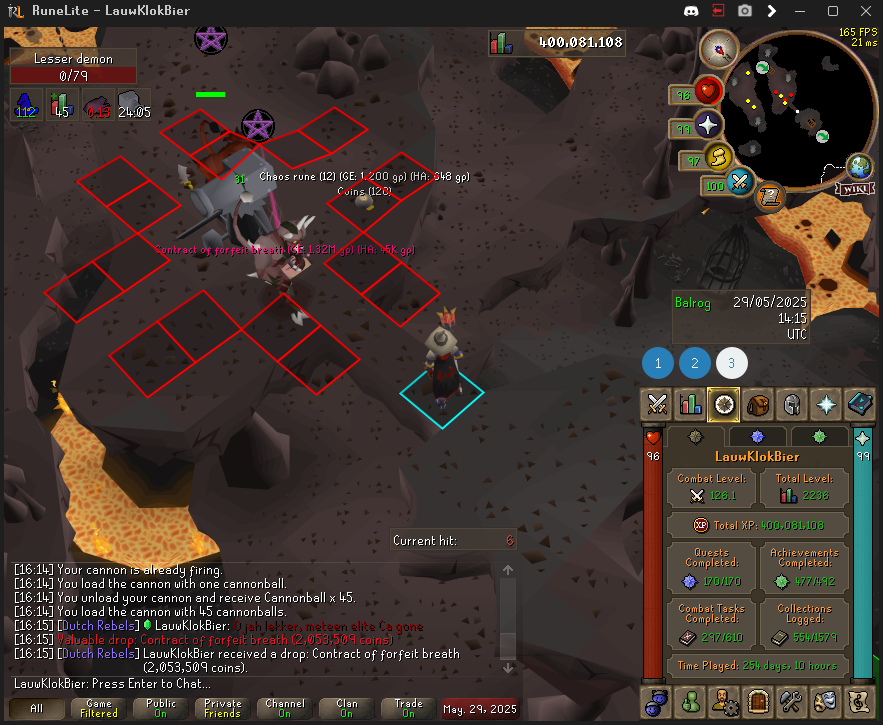Activate the special attack crossed-swords orb
This screenshot has height=725, width=883.
740,183
